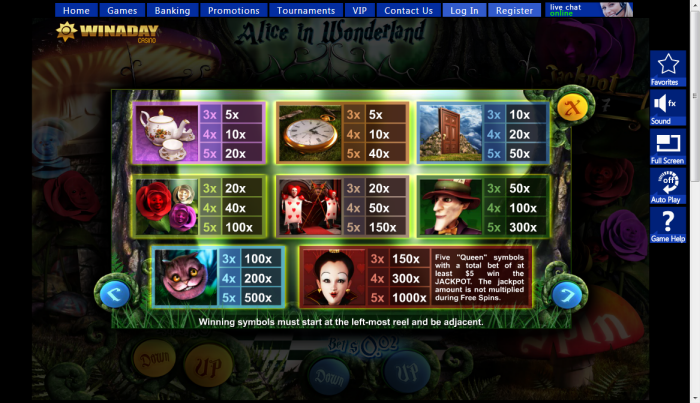
Task: Switch to Full Screen mode
Action: coord(666,147)
